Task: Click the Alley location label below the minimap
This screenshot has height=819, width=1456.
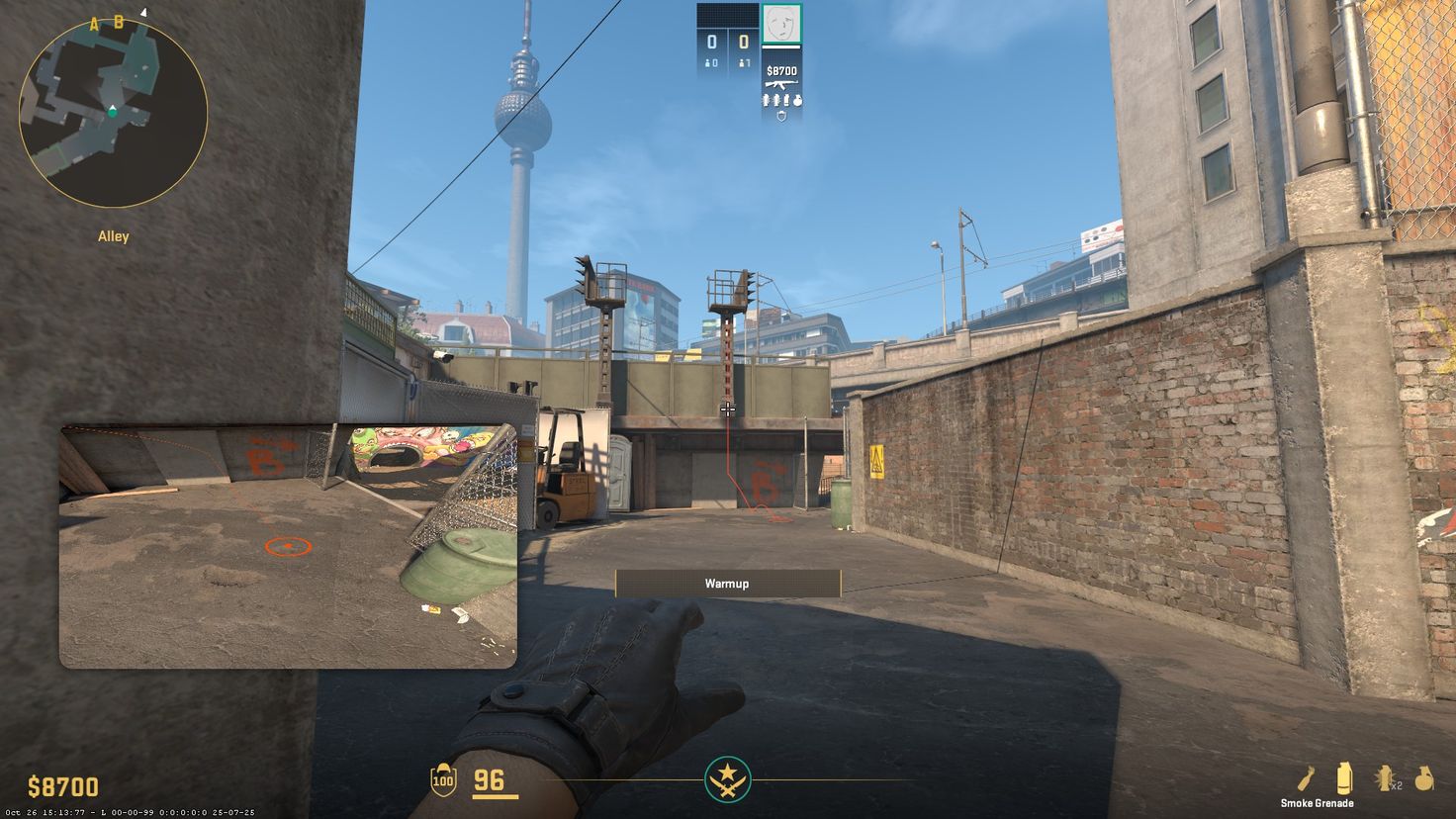Action: 113,235
